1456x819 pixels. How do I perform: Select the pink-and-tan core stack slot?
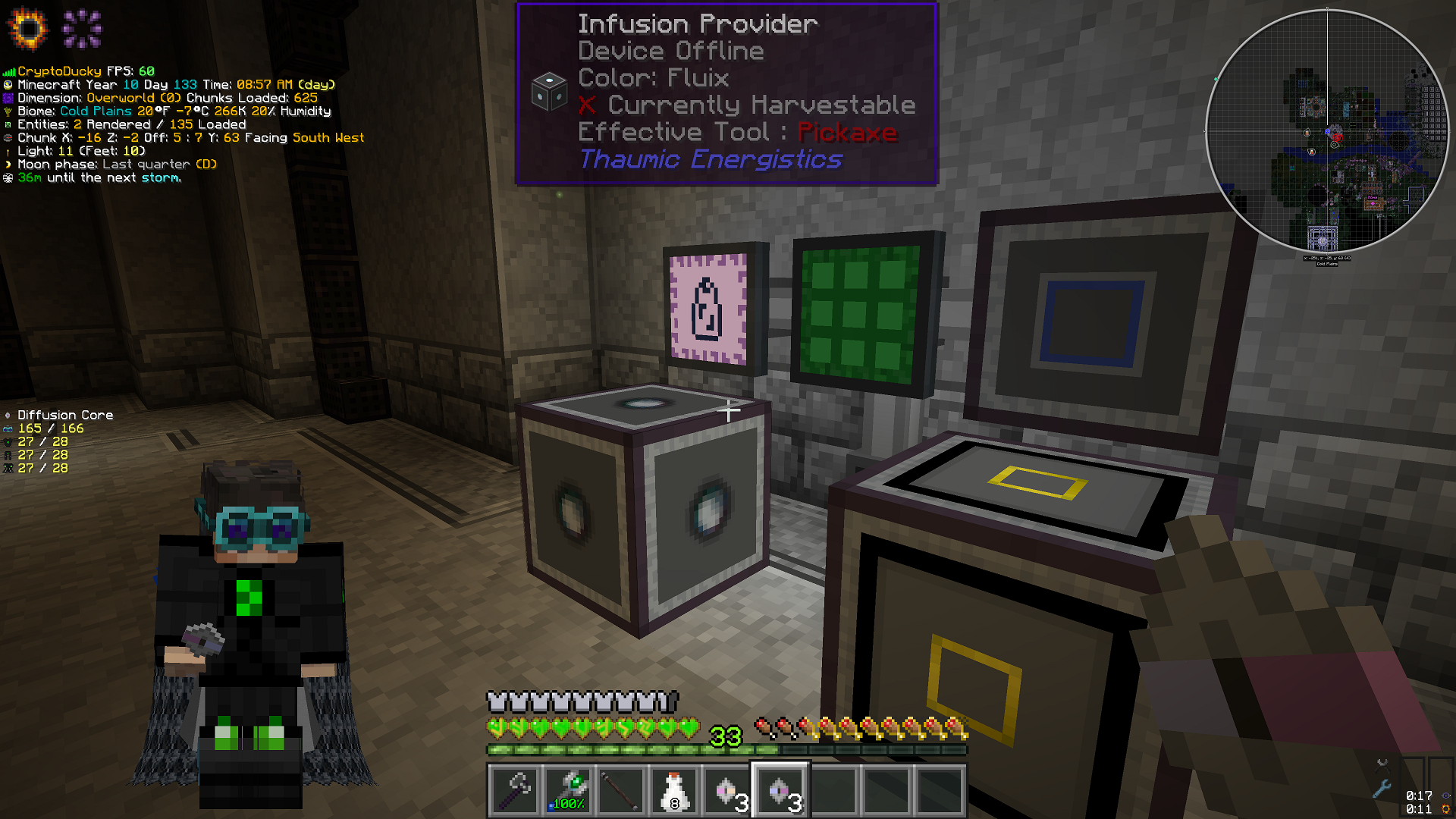728,791
